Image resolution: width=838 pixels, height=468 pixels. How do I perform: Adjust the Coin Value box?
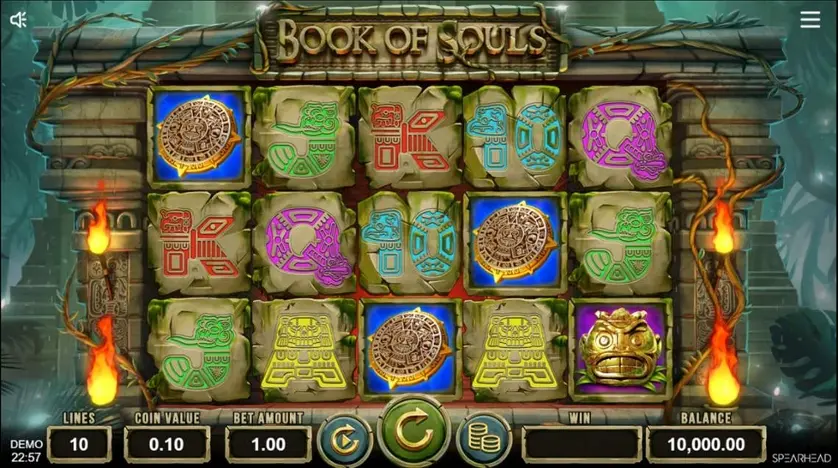coord(167,444)
